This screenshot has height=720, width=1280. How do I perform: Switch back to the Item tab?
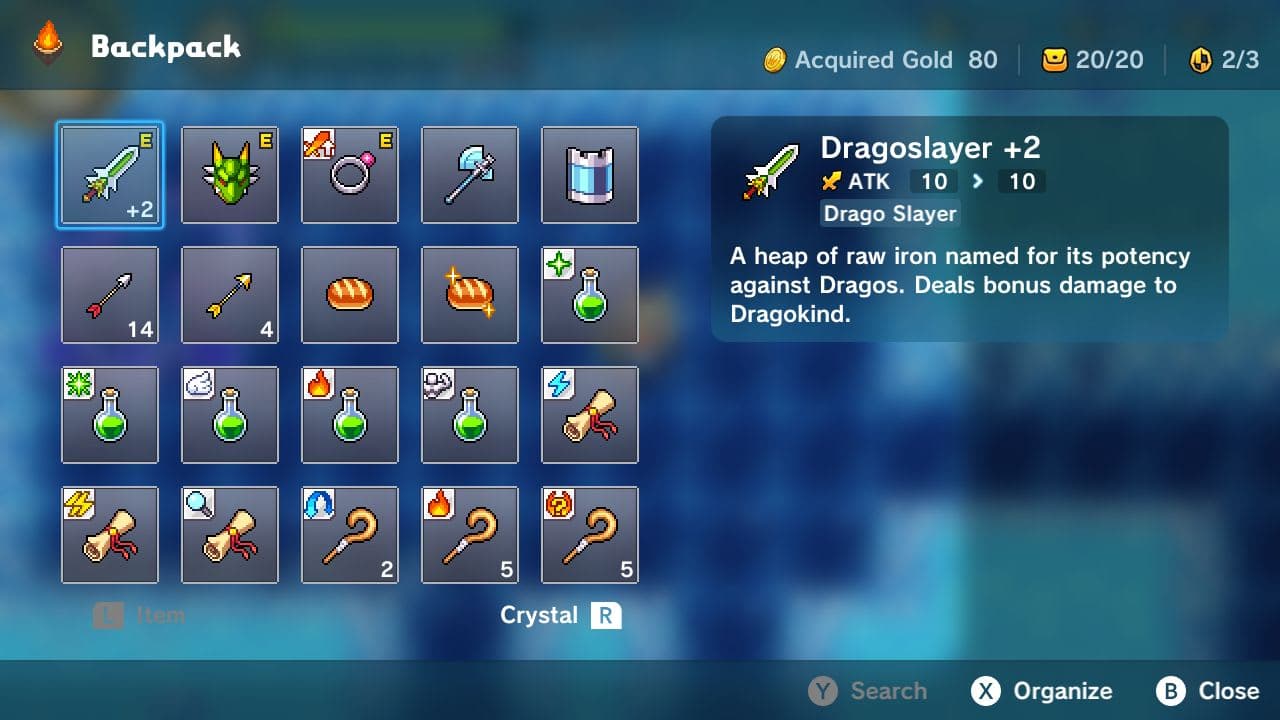click(139, 615)
